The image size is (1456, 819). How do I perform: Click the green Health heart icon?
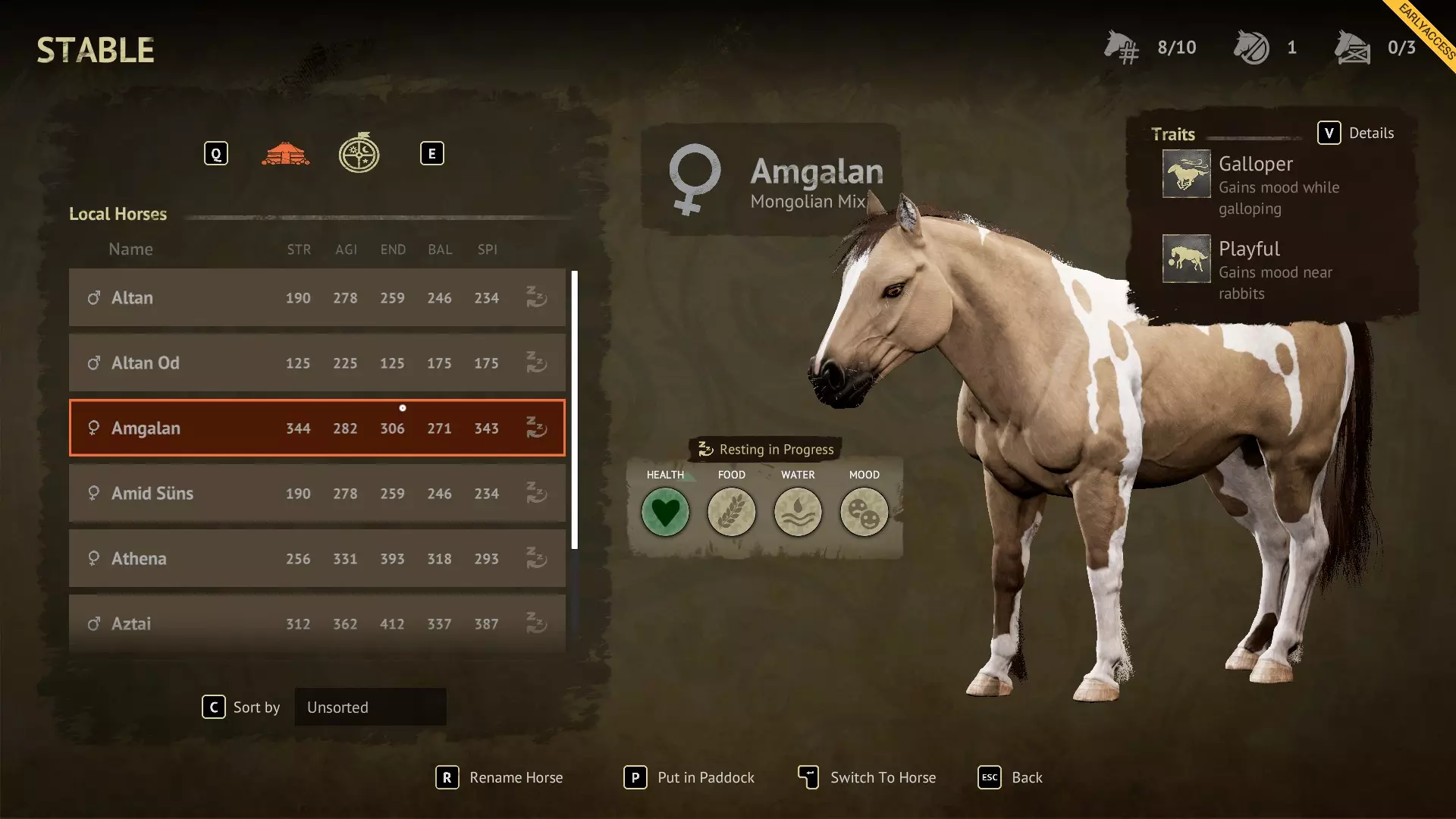click(665, 512)
